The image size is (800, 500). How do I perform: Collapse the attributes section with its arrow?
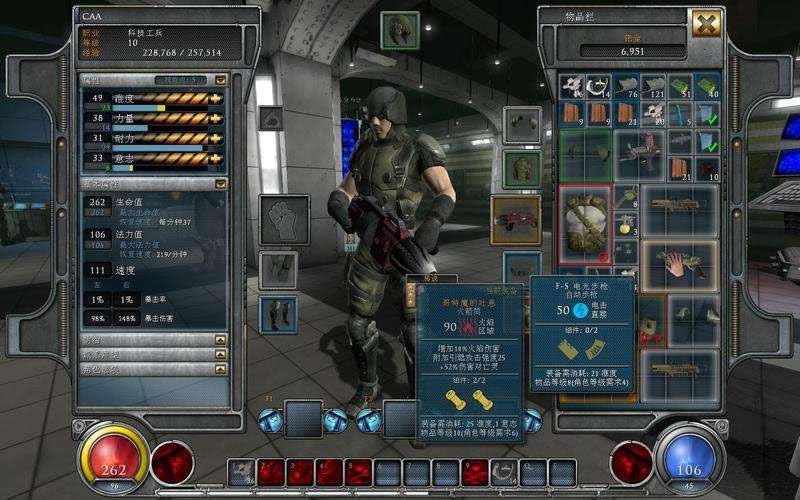220,80
